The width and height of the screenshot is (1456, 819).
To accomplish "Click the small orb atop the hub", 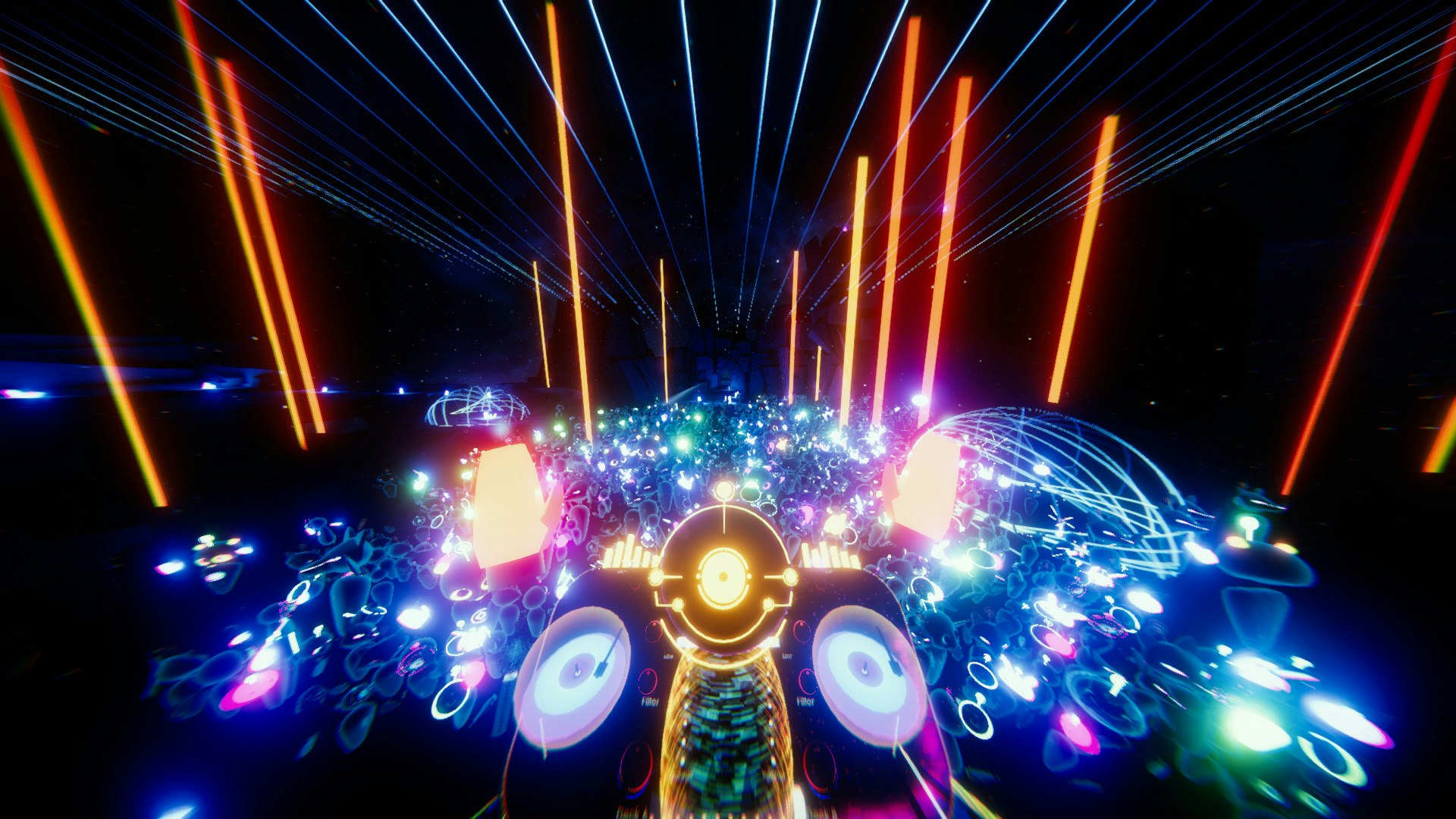I will click(x=723, y=488).
